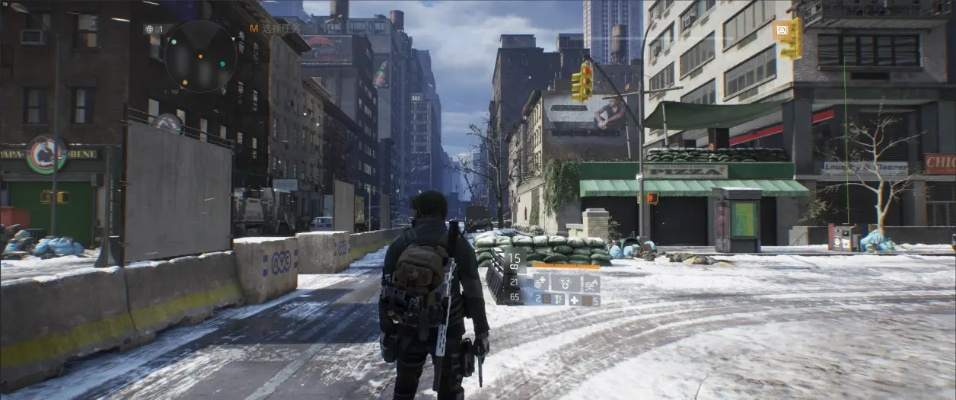Image resolution: width=956 pixels, height=400 pixels.
Task: Activate the right skill icon in the floating HUD
Action: [x=590, y=283]
